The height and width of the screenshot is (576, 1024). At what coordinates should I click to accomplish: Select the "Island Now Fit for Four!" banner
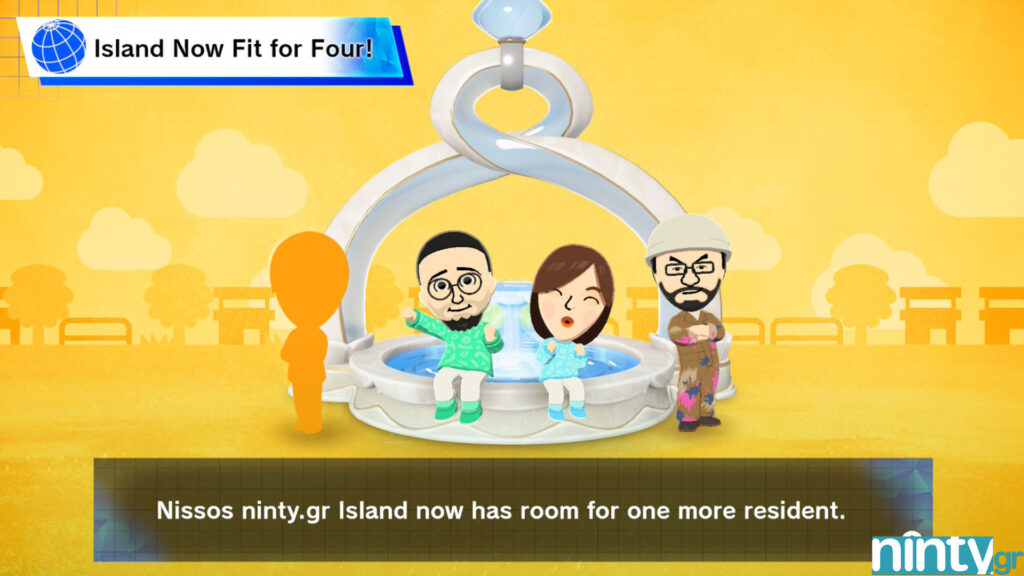pyautogui.click(x=232, y=47)
